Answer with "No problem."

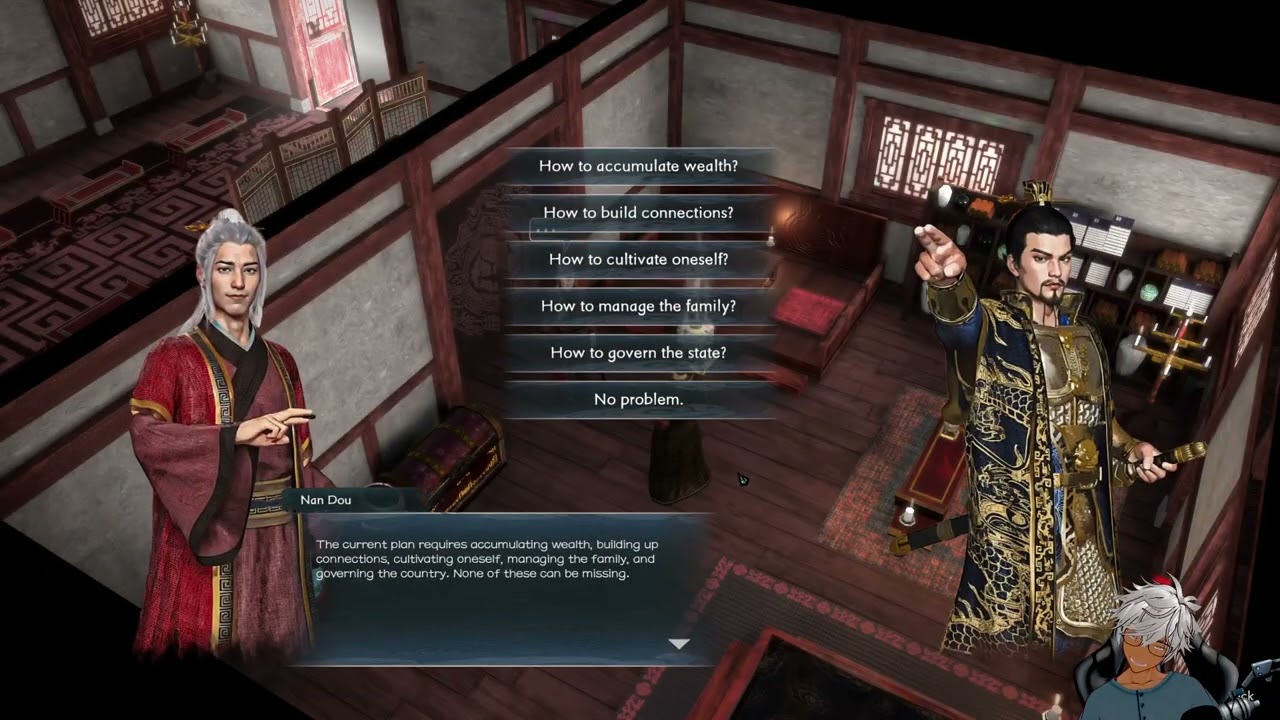click(x=639, y=399)
